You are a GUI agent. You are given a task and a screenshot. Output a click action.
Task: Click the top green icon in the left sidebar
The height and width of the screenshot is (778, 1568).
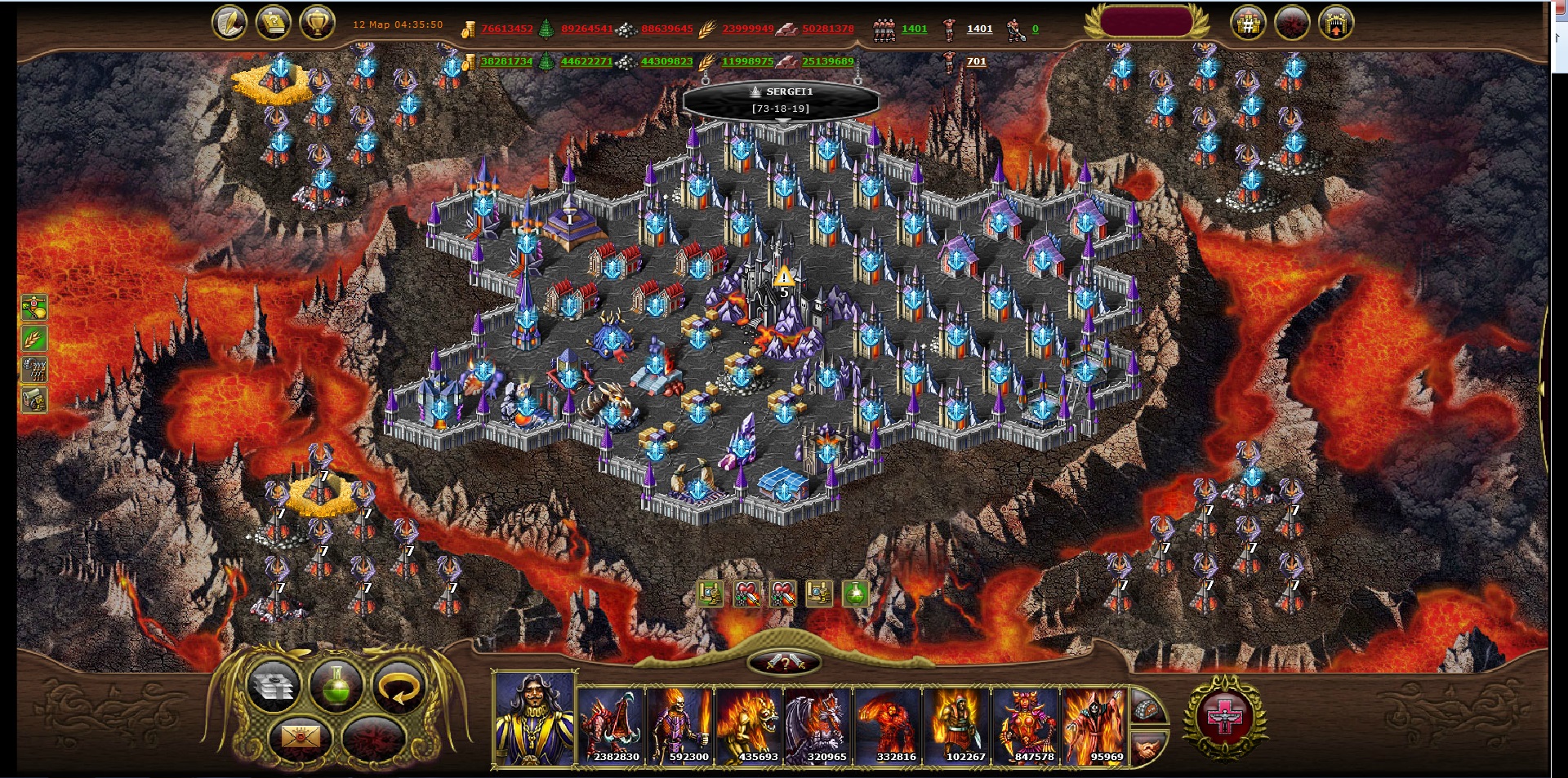34,307
